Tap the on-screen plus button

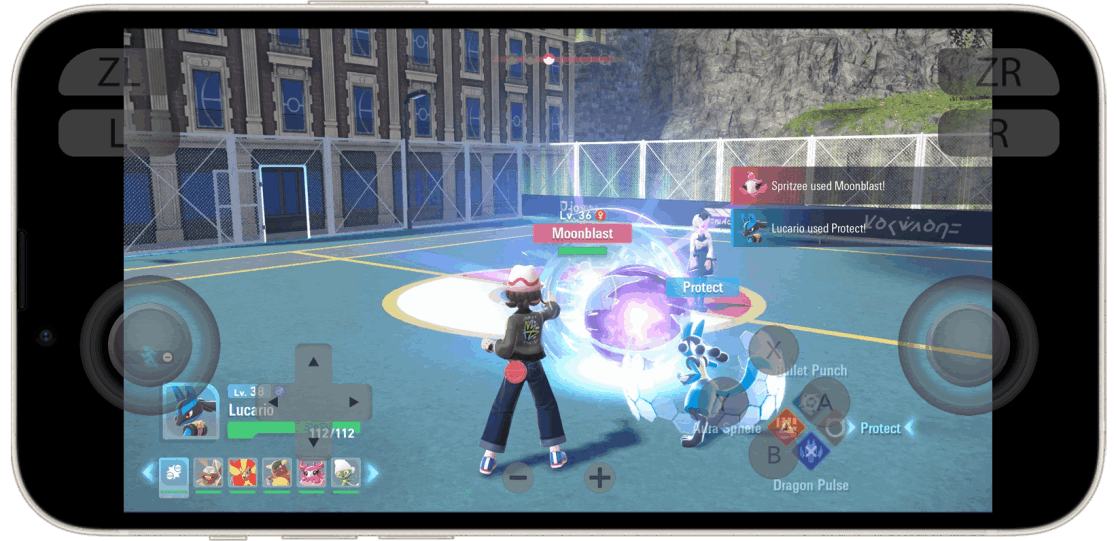[599, 478]
